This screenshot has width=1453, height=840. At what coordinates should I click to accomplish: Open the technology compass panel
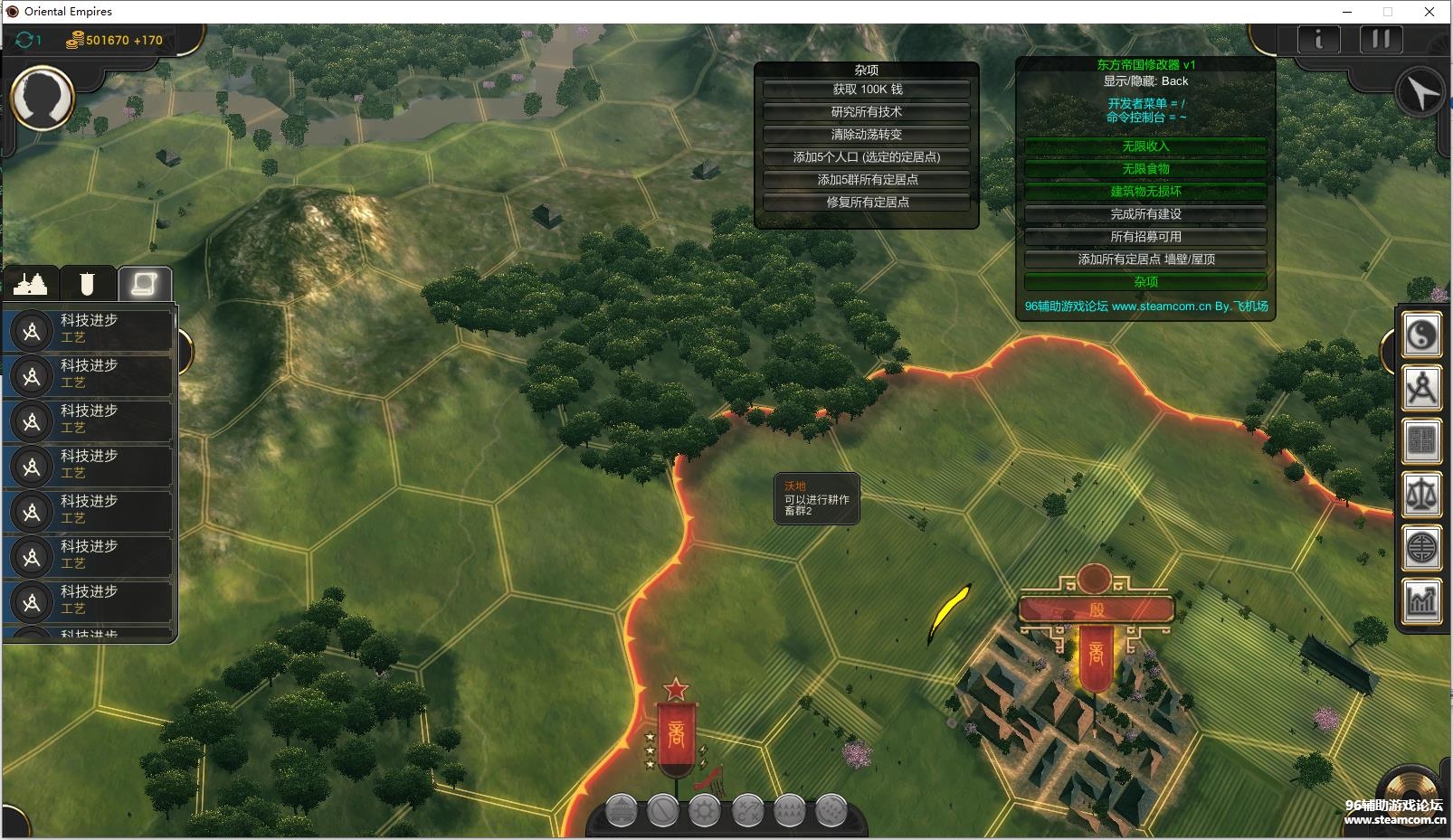[1421, 389]
